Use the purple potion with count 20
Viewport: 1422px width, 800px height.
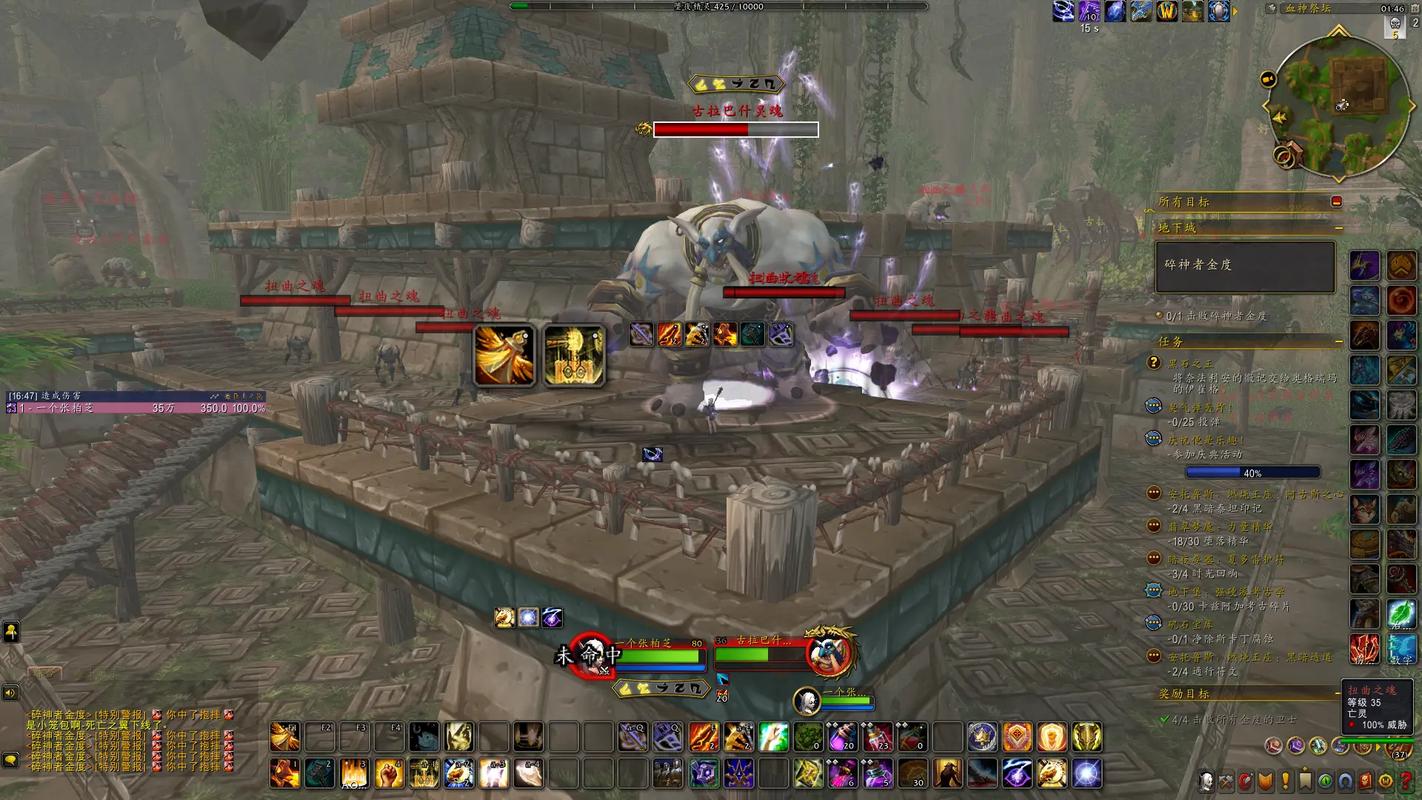(x=842, y=737)
